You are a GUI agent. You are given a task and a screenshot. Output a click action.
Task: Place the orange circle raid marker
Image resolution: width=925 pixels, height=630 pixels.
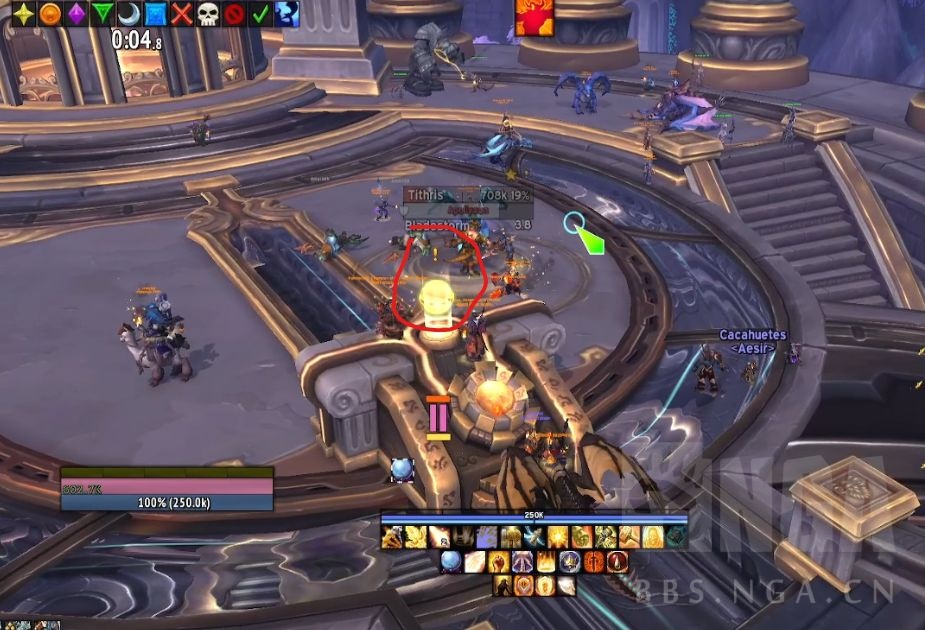pyautogui.click(x=48, y=14)
